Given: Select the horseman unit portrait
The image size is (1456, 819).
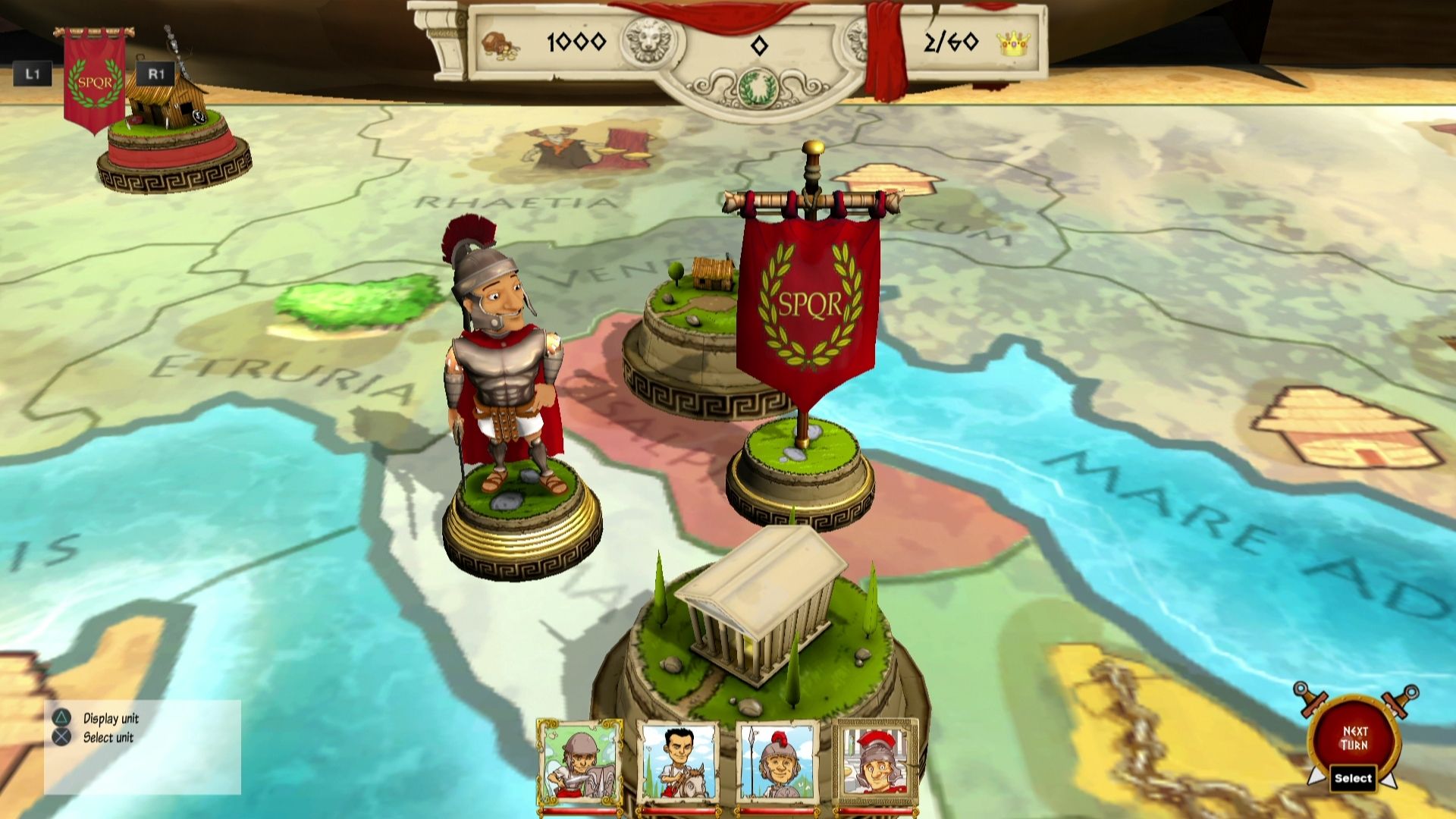Looking at the screenshot, I should (679, 763).
